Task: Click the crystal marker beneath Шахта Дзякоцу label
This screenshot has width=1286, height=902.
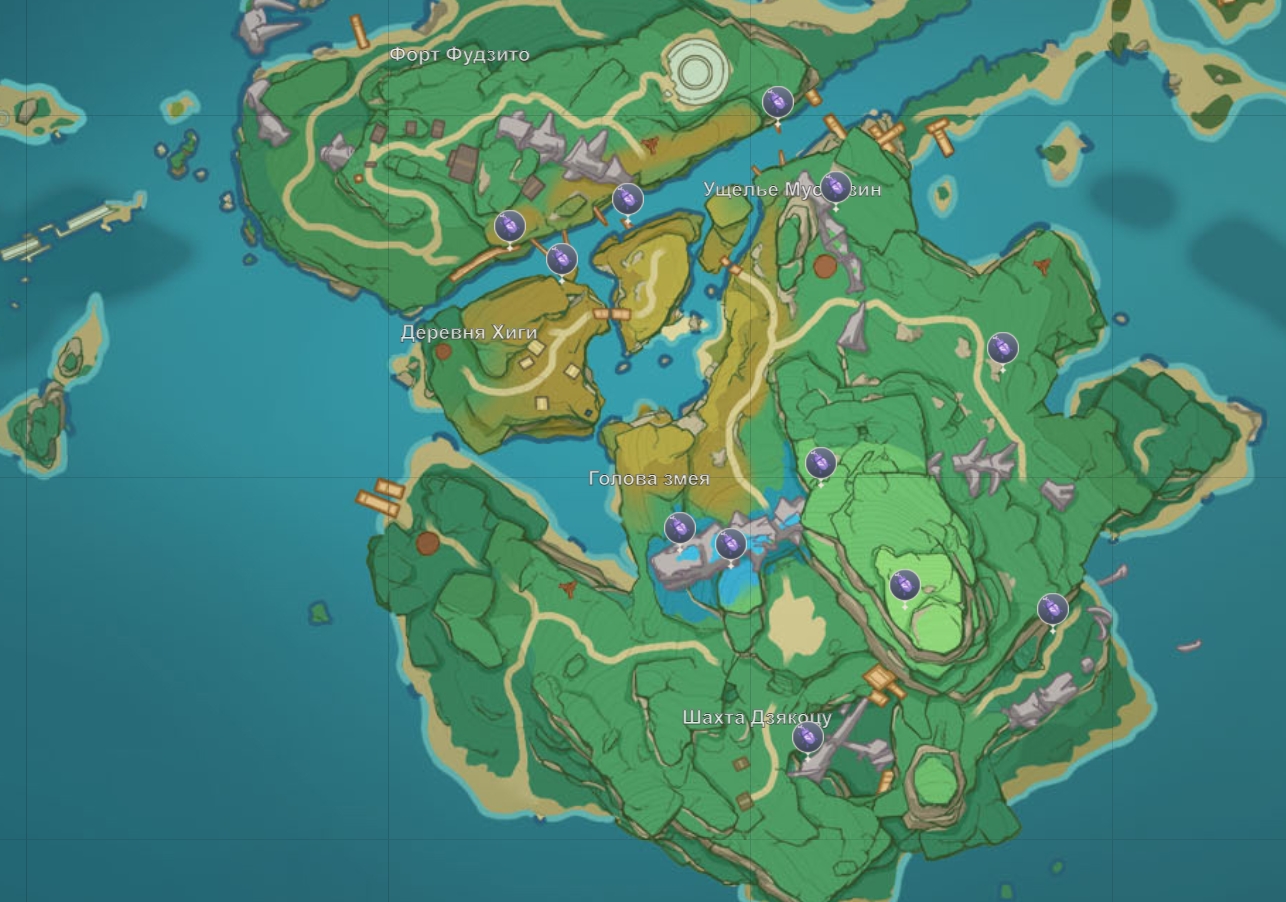Action: pyautogui.click(x=807, y=738)
